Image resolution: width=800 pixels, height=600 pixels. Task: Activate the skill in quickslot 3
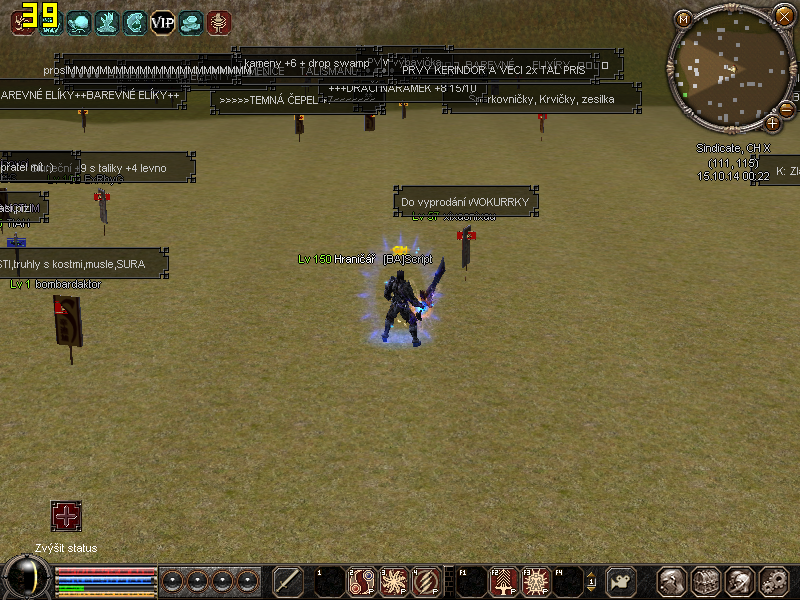(x=393, y=581)
